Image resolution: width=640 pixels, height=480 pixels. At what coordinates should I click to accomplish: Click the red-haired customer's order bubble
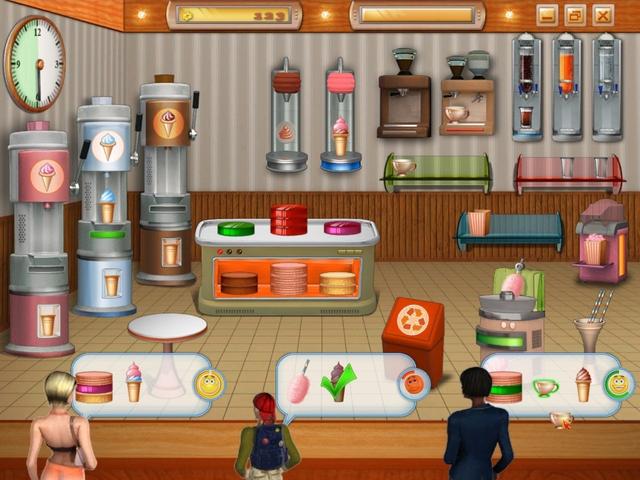[345, 384]
